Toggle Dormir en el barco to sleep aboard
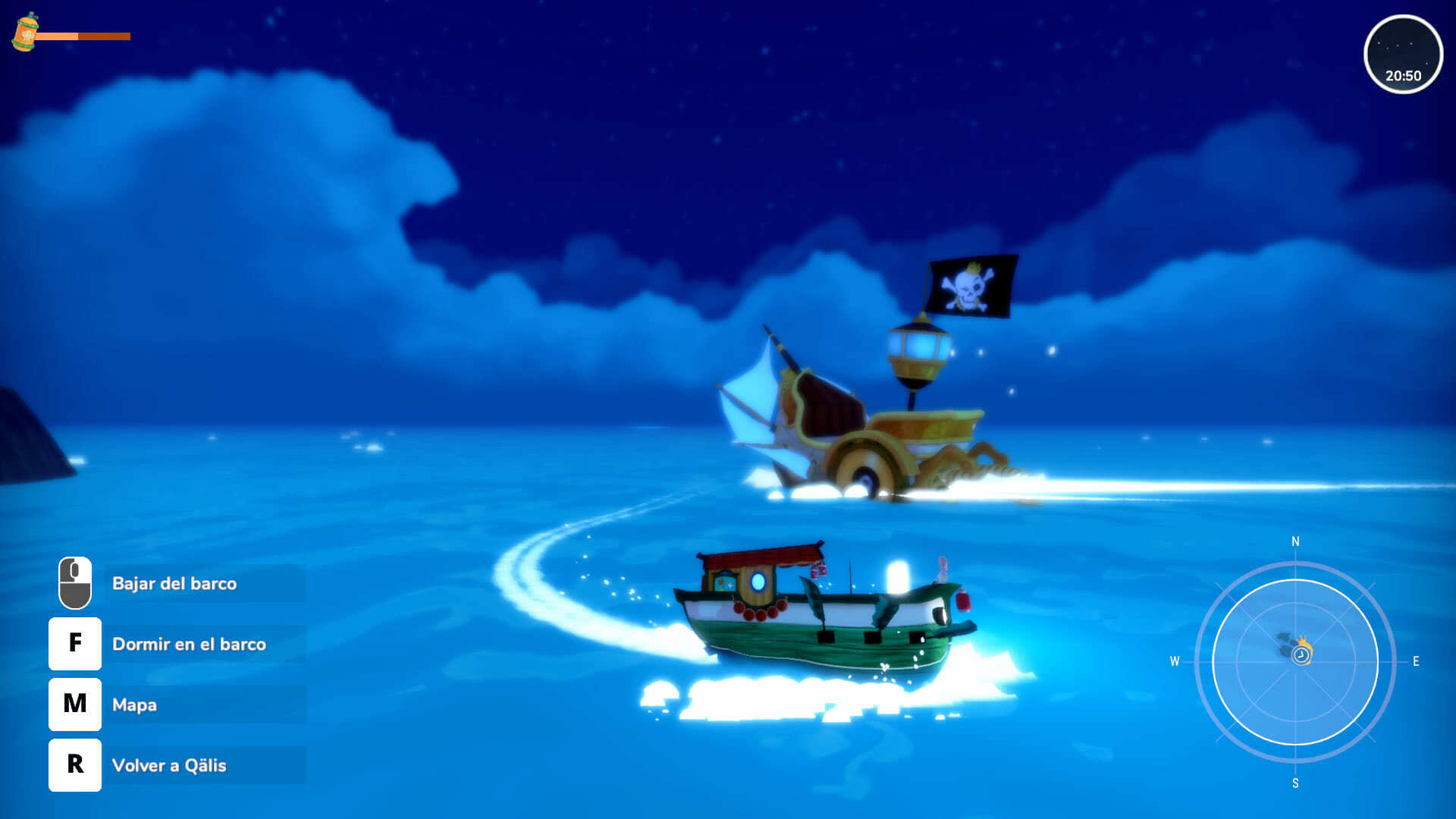Screen dimensions: 1456x819 (x=190, y=644)
